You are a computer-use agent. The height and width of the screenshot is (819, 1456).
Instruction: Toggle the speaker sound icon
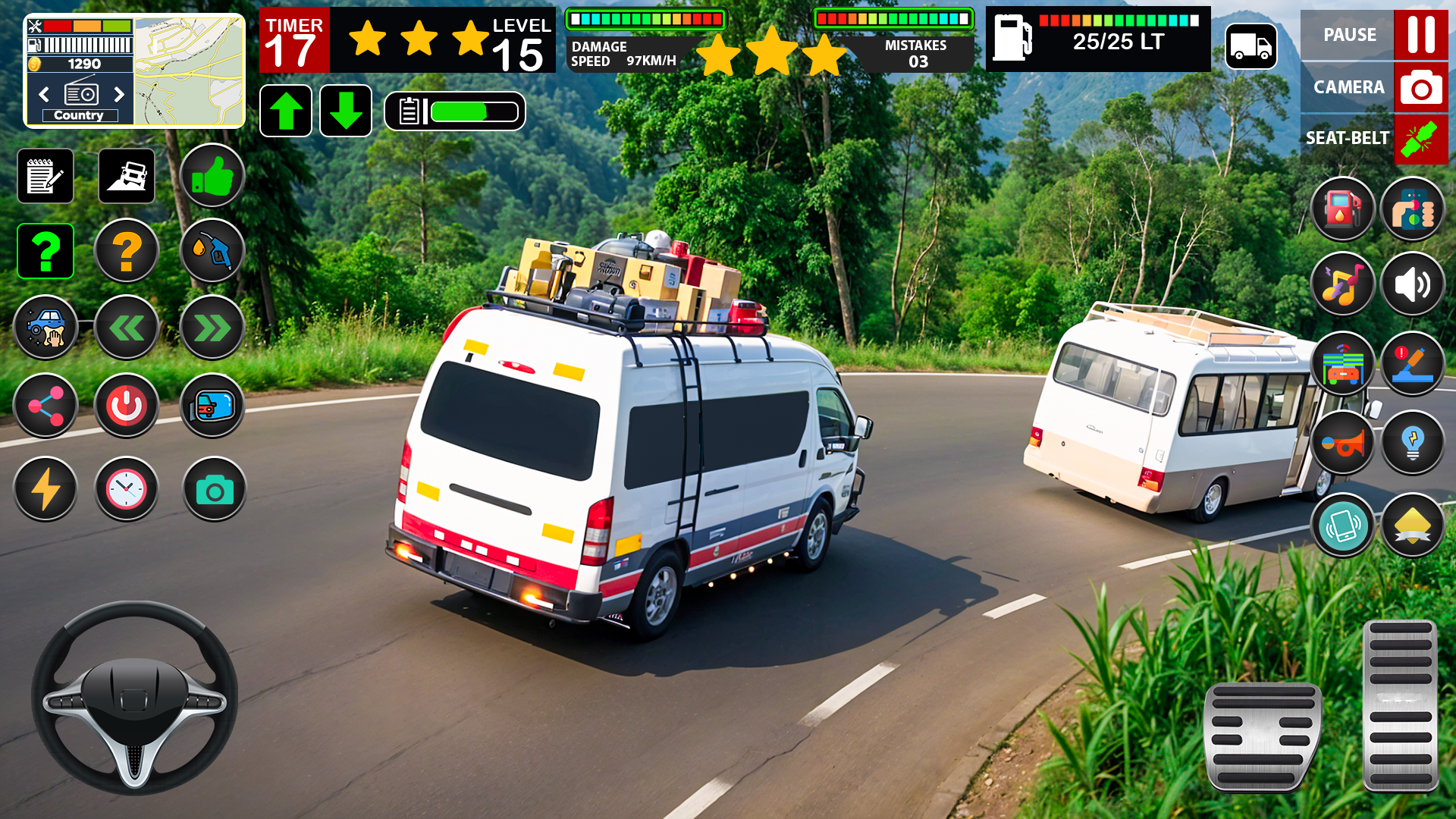pos(1412,285)
